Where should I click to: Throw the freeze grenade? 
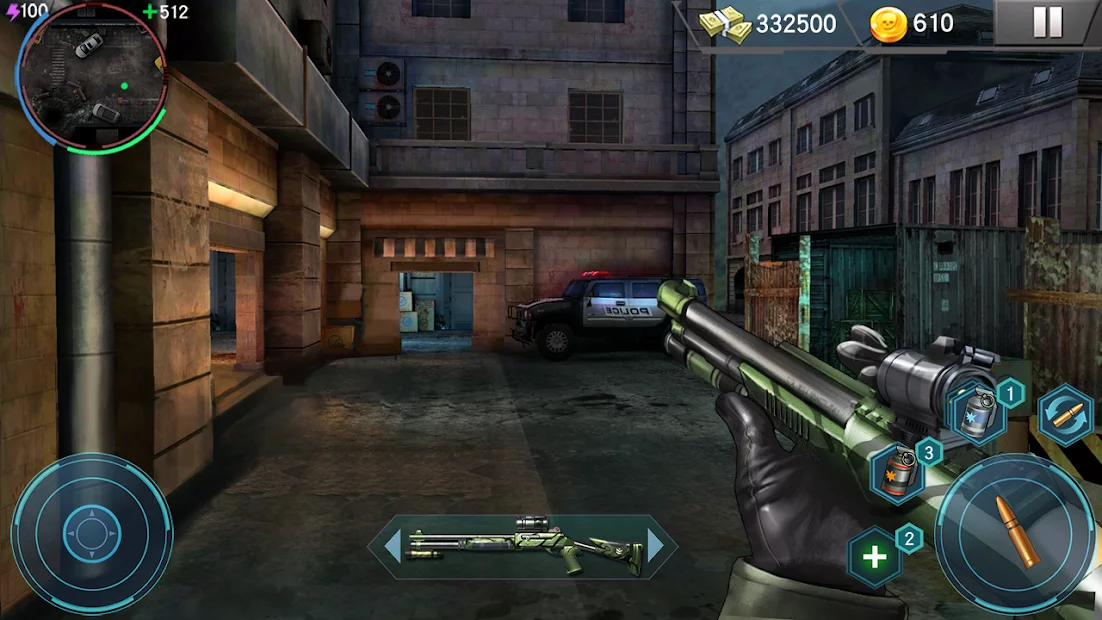(x=976, y=414)
